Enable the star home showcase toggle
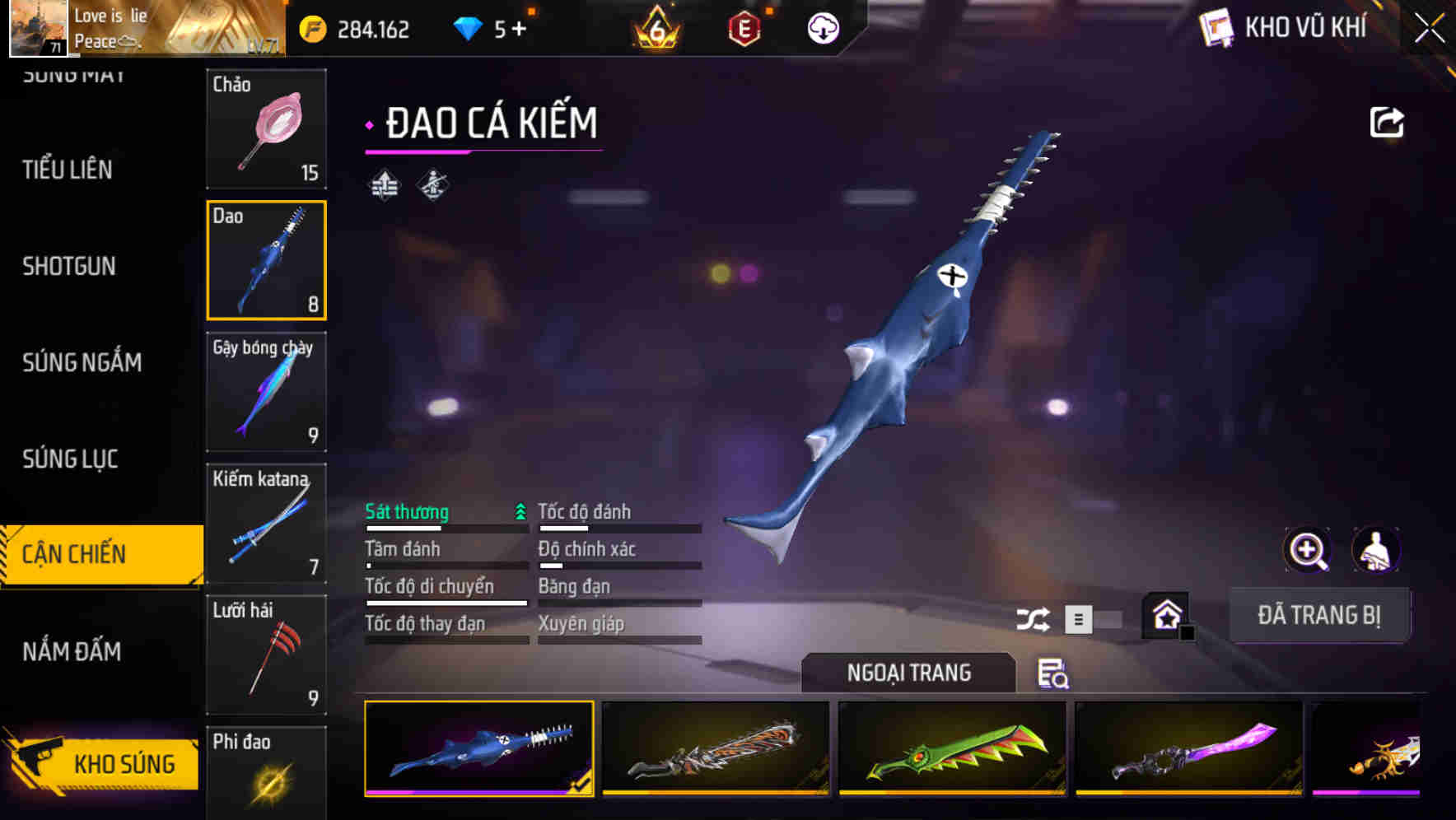 (1166, 615)
